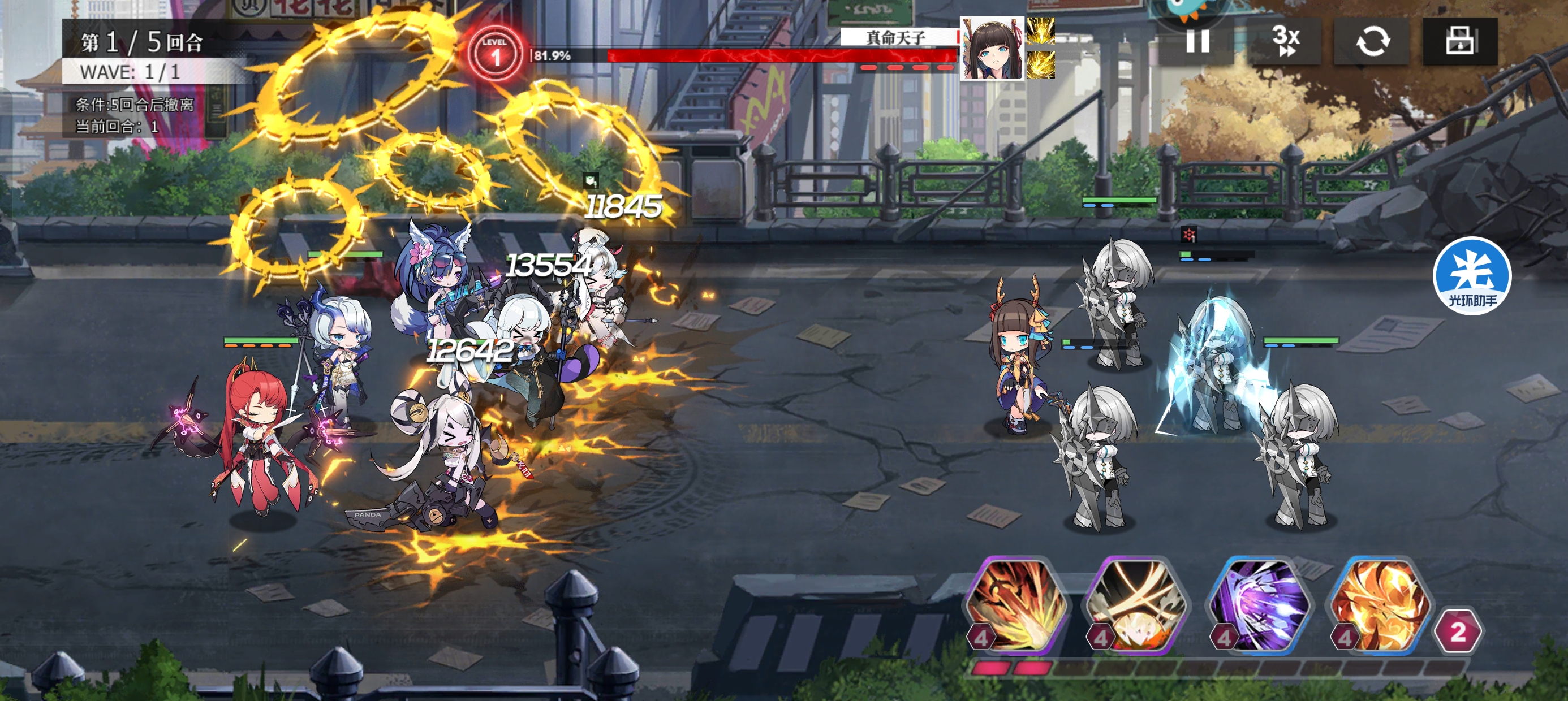The width and height of the screenshot is (1568, 701).
Task: Toggle the 3x battle speed
Action: (1285, 41)
